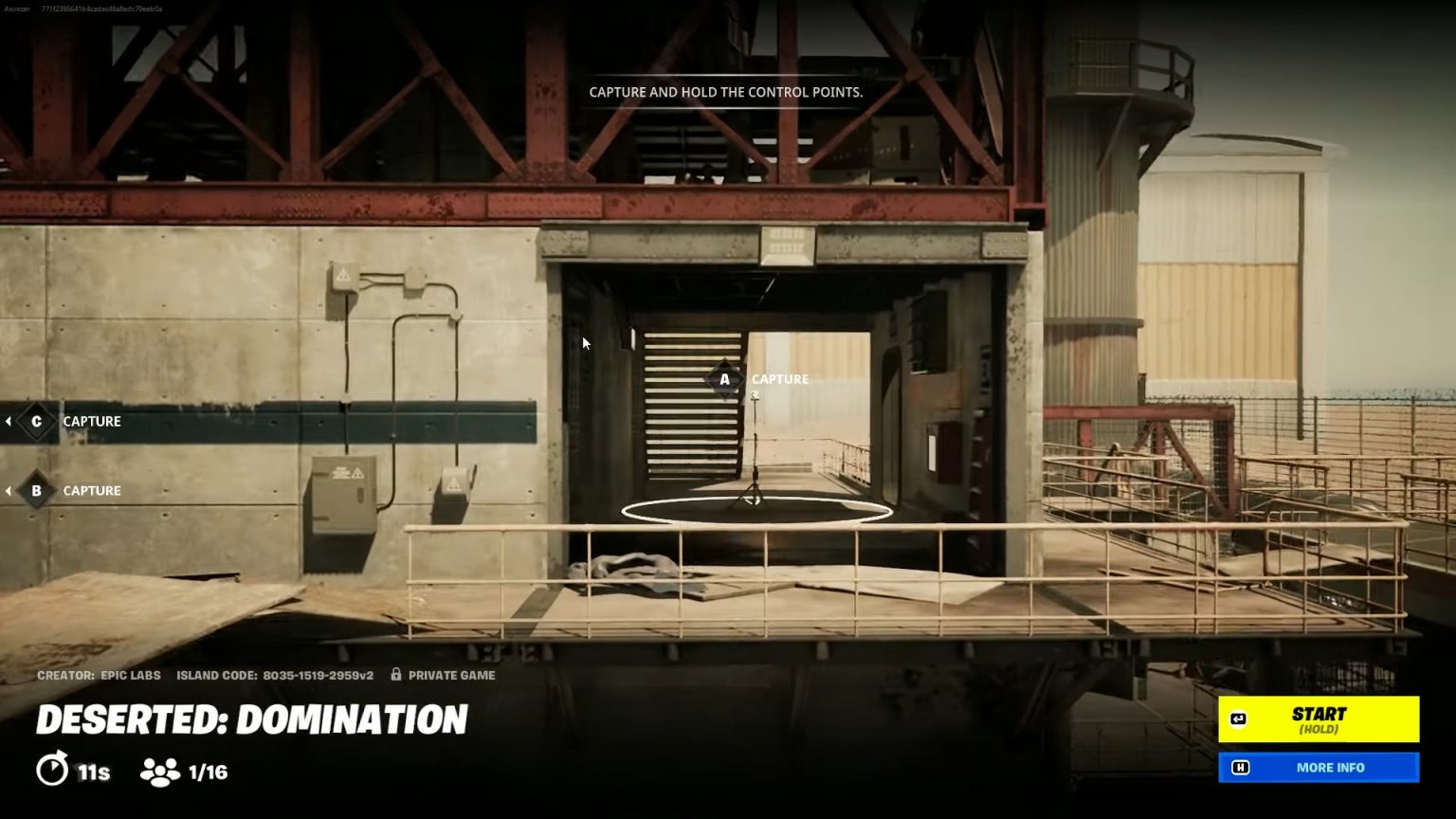Image resolution: width=1456 pixels, height=819 pixels.
Task: Select the A capture point marker
Action: [725, 379]
